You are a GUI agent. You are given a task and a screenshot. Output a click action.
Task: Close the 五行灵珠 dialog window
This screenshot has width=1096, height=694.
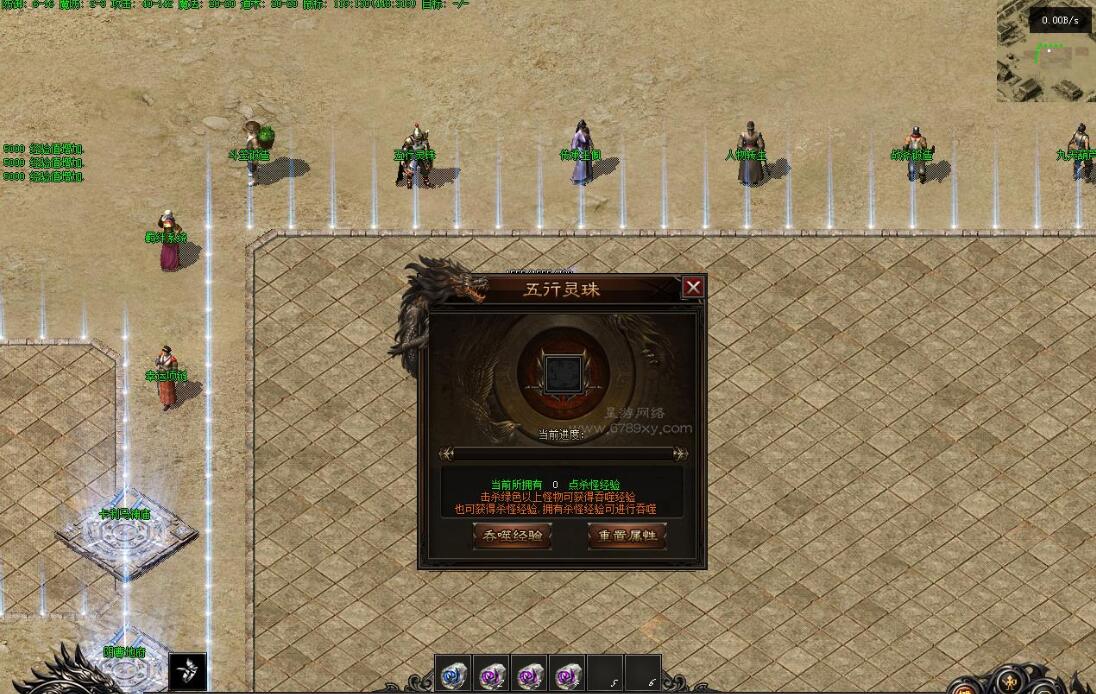click(x=693, y=288)
